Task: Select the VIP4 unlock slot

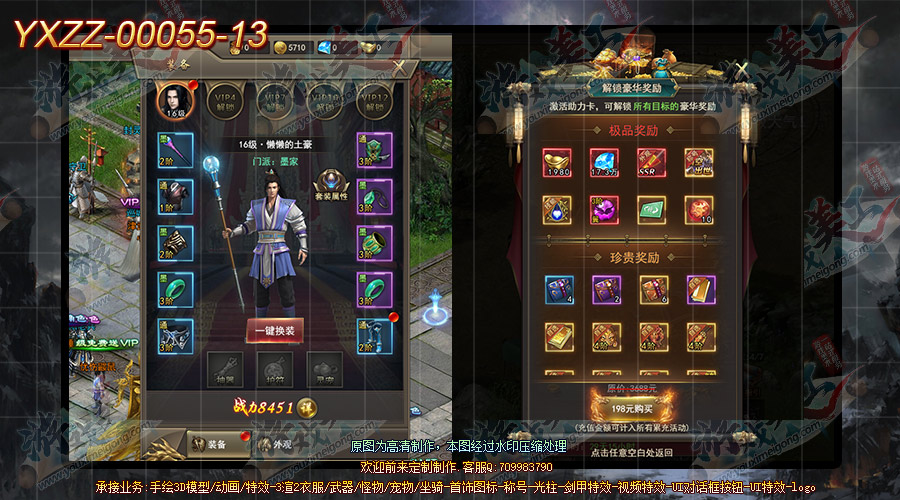Action: click(x=224, y=101)
